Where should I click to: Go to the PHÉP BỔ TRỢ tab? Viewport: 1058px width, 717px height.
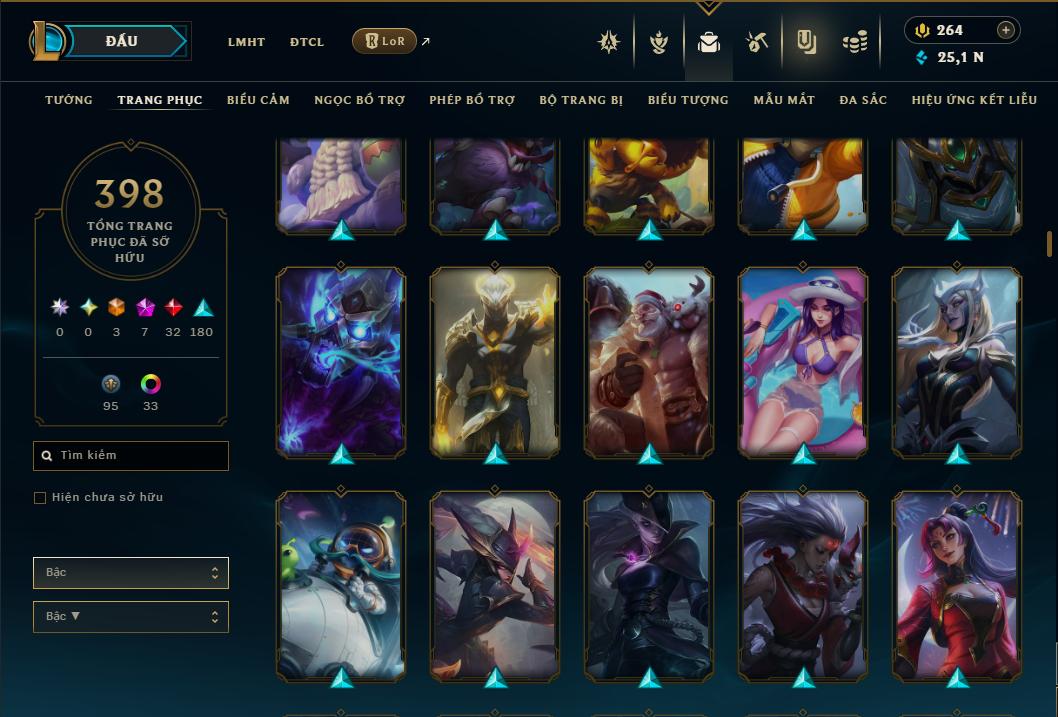point(472,100)
